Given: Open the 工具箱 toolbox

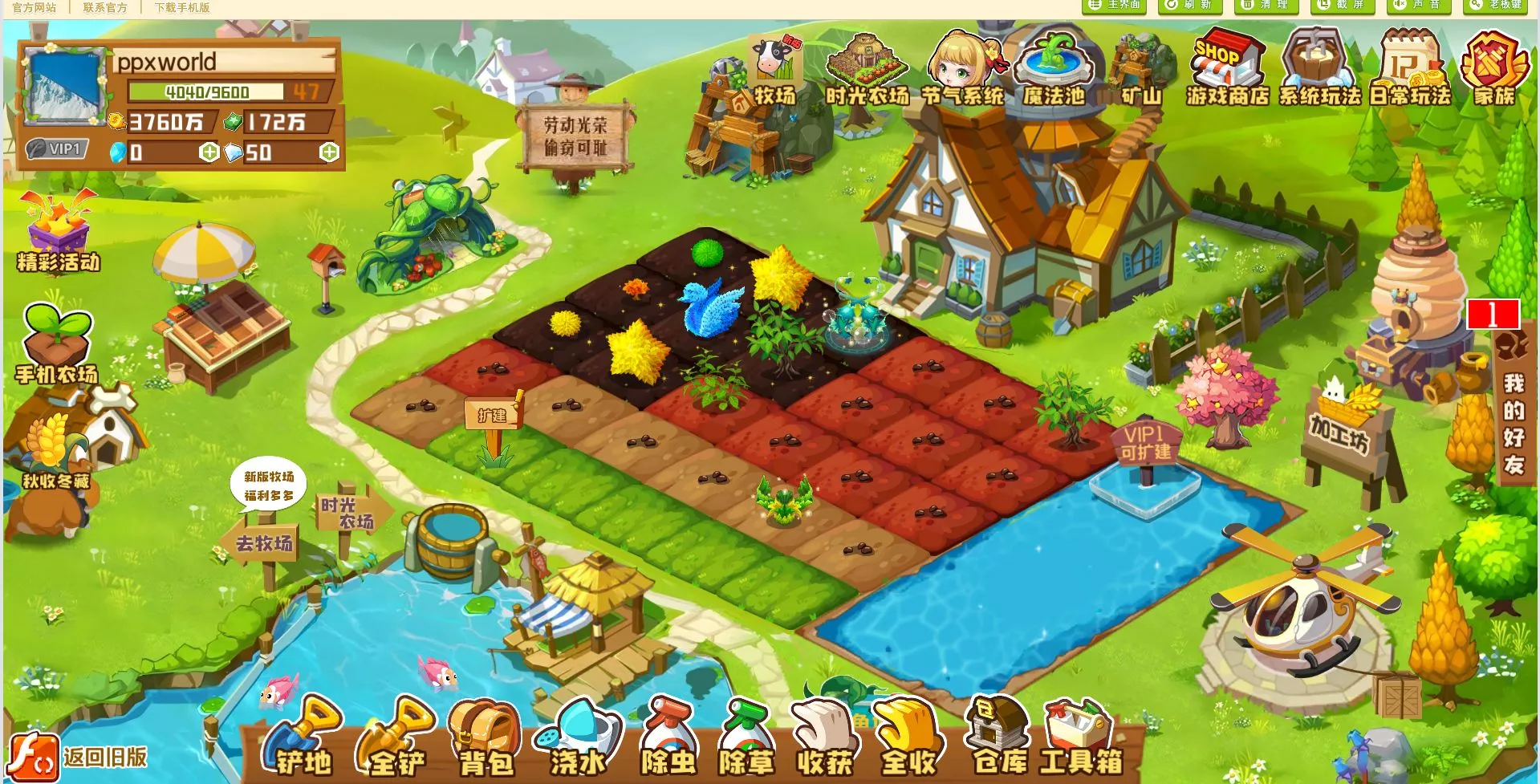Looking at the screenshot, I should coord(1080,738).
